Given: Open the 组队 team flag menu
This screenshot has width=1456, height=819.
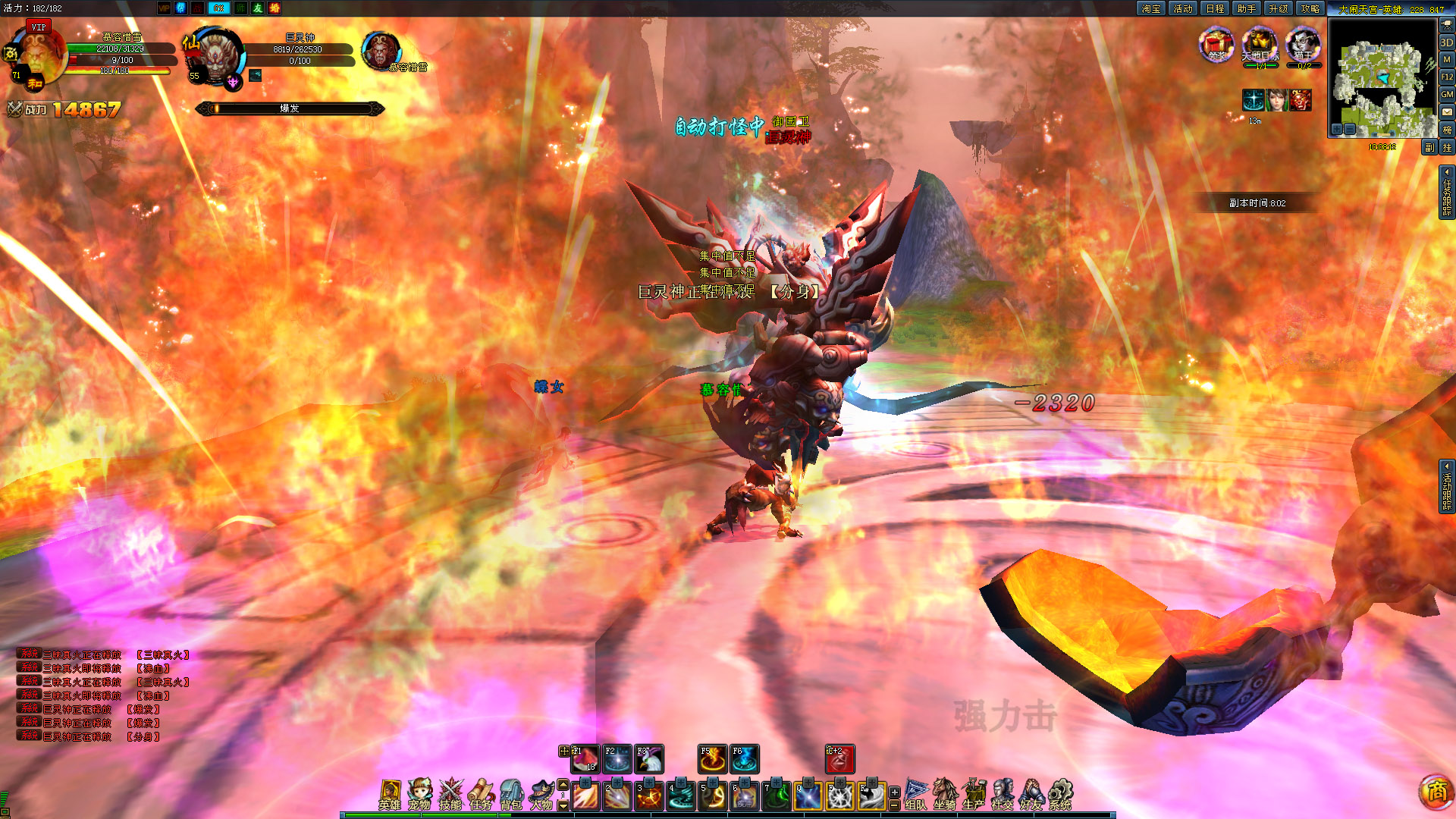Looking at the screenshot, I should [x=915, y=794].
